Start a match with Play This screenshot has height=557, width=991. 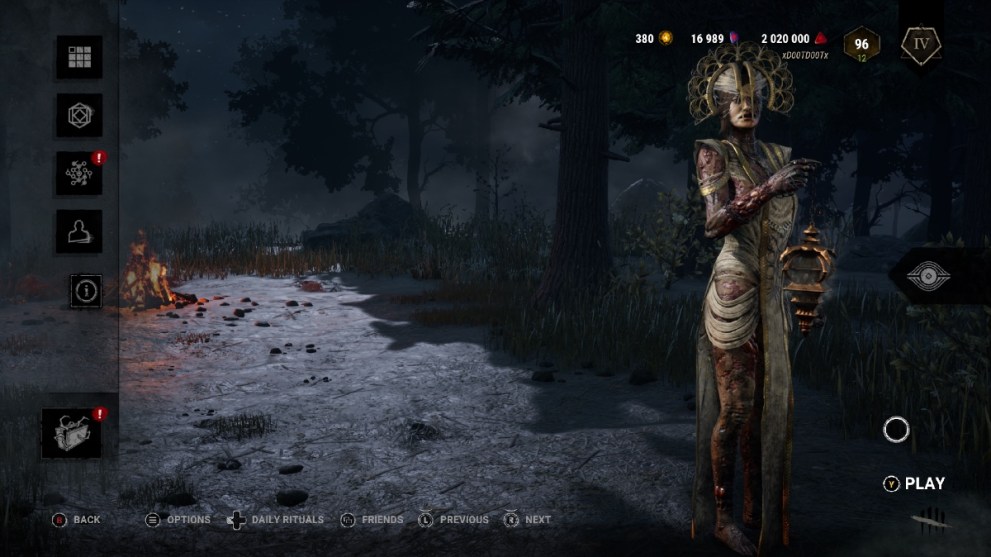click(x=914, y=484)
